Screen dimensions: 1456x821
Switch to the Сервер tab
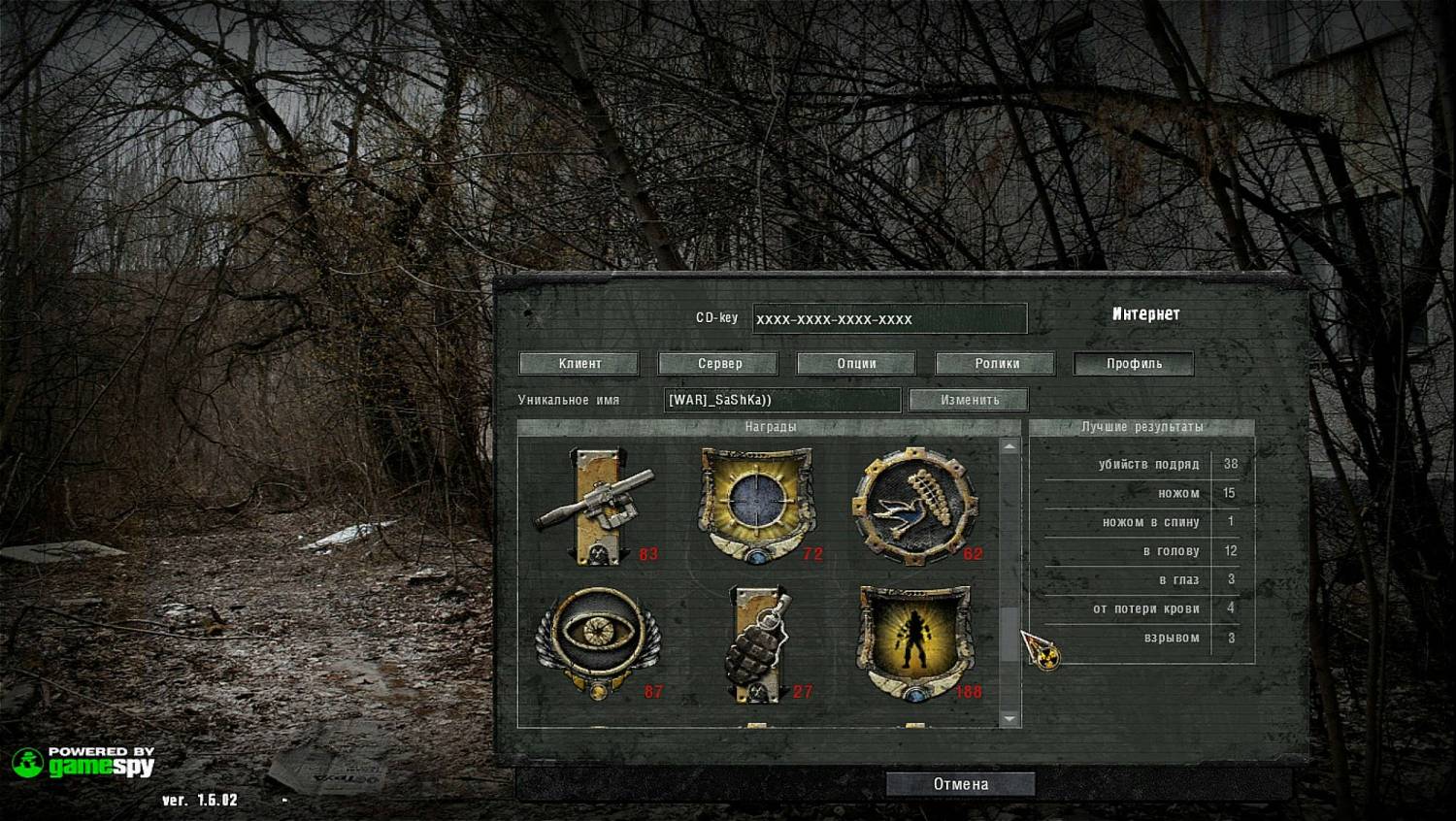tap(718, 364)
